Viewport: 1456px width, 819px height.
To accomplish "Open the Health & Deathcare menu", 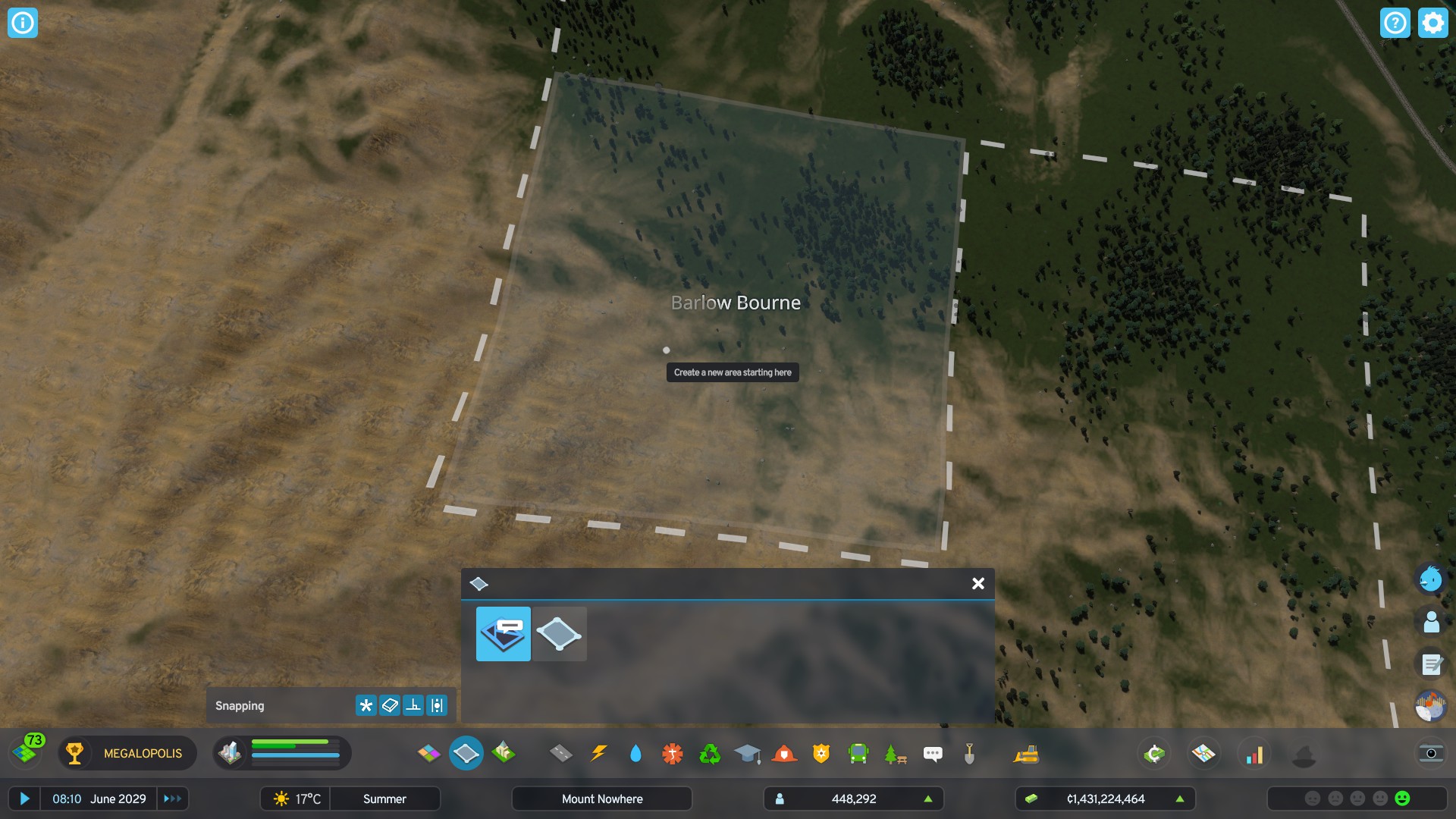I will [673, 753].
